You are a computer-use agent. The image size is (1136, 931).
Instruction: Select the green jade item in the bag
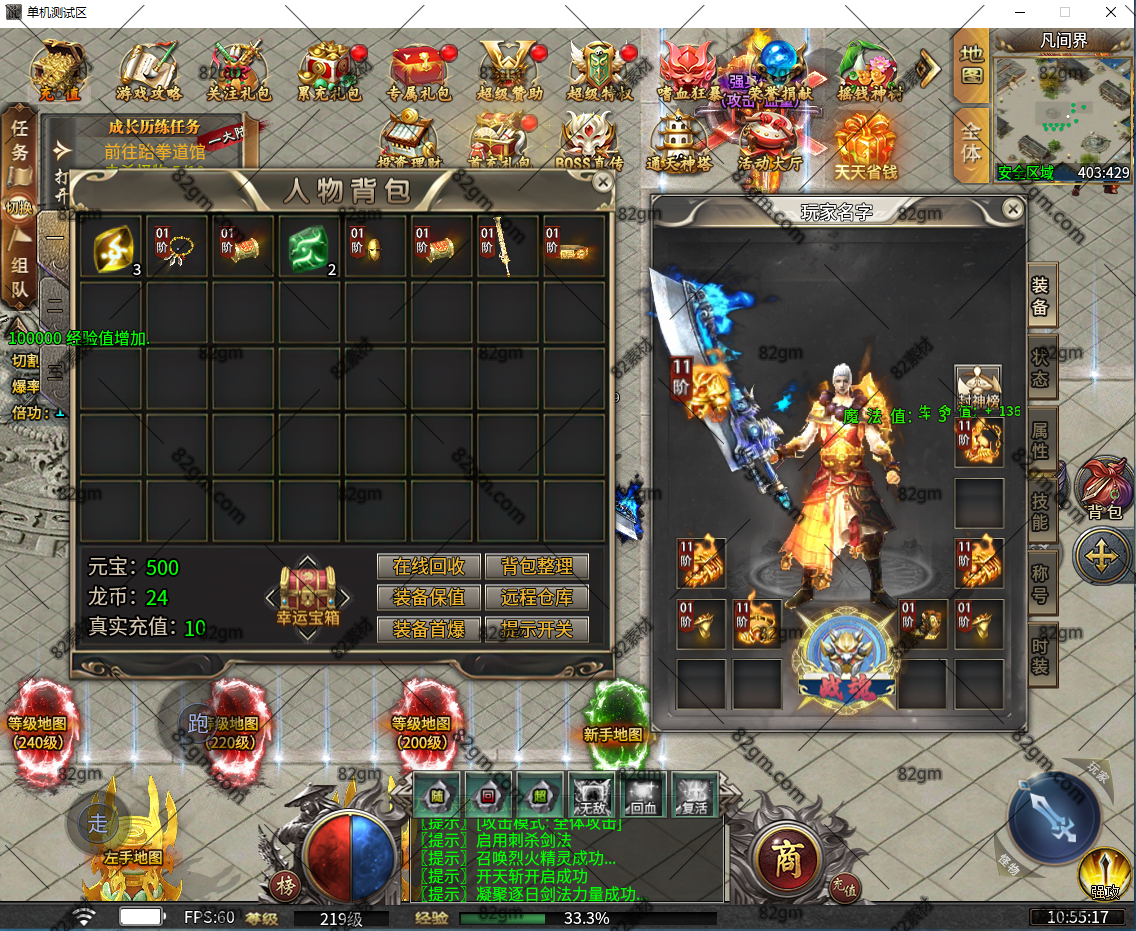tap(309, 244)
